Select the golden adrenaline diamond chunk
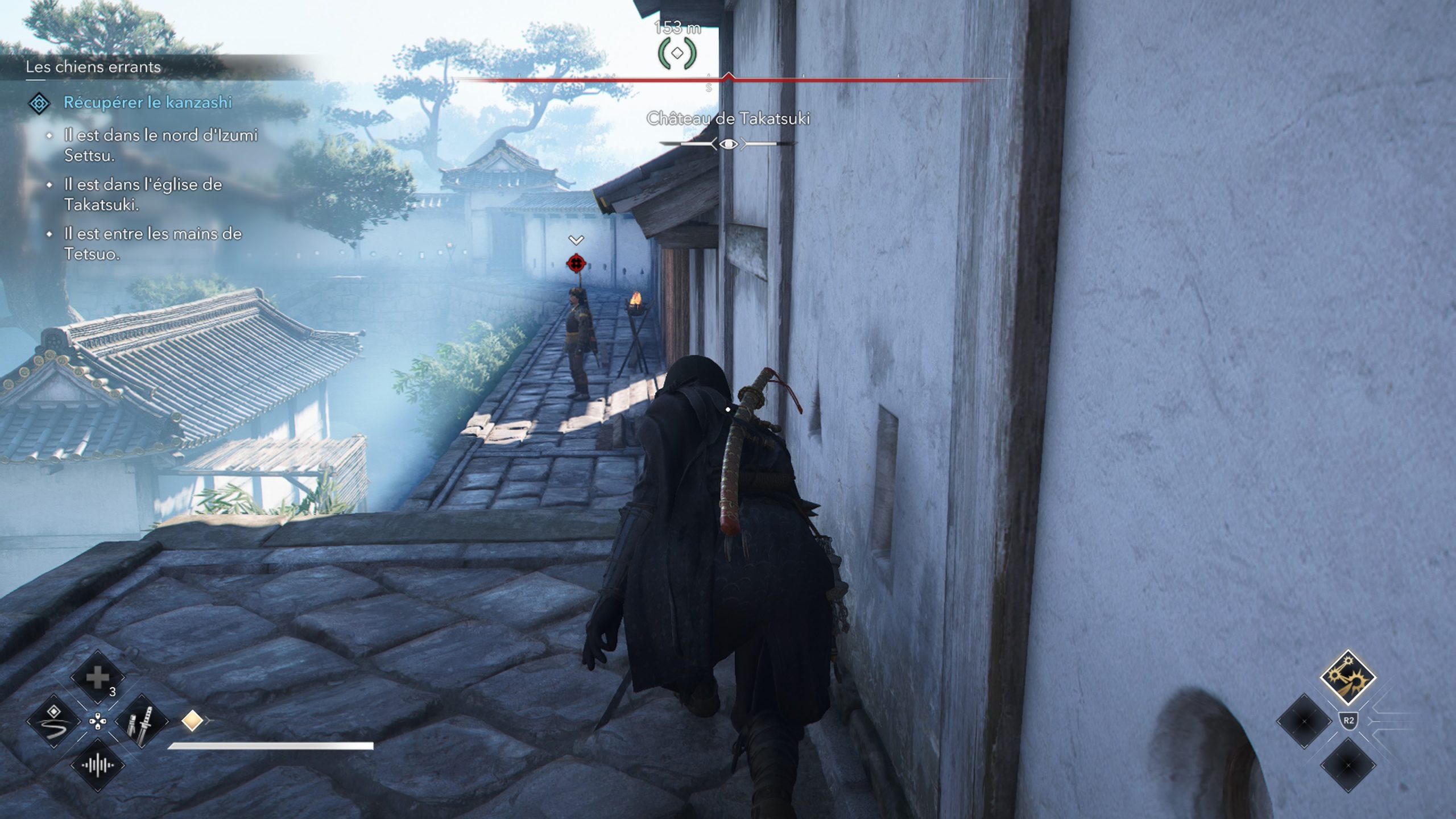The height and width of the screenshot is (819, 1456). coord(192,721)
